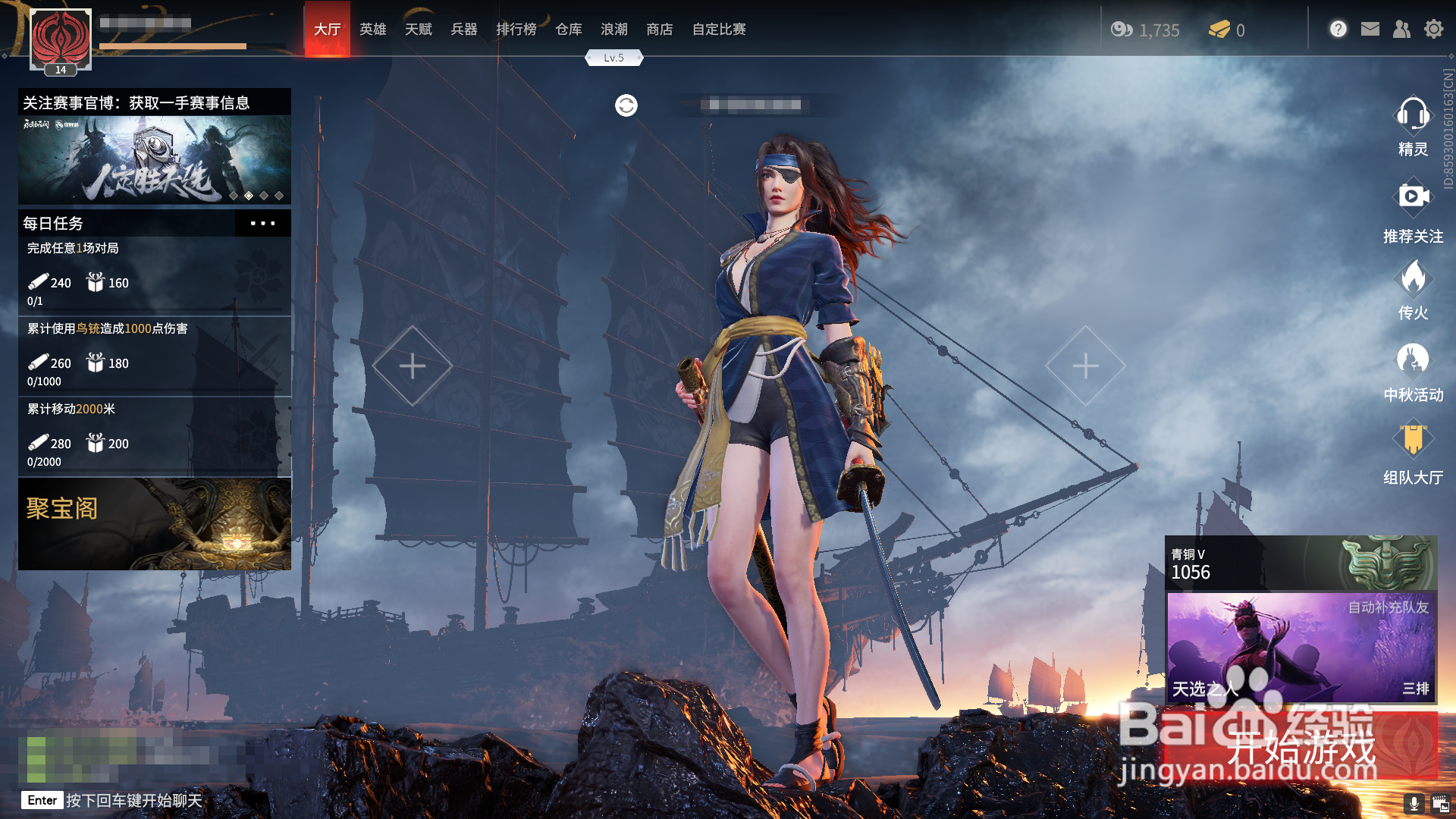The image size is (1456, 819).
Task: Show the 排行榜 leaderboard
Action: pos(516,30)
